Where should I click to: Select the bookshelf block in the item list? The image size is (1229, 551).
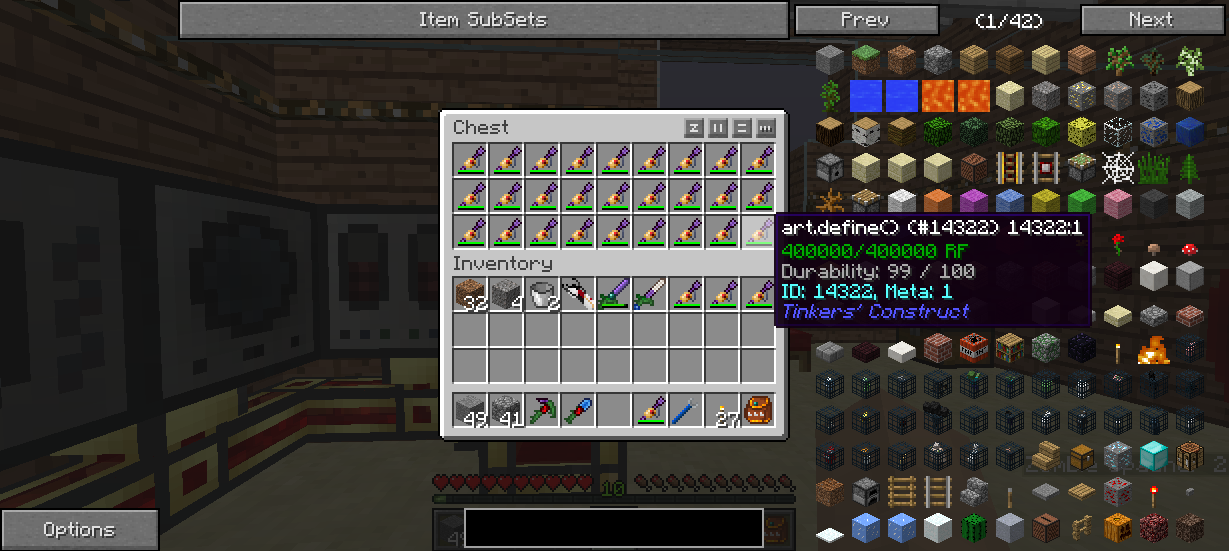coord(1010,349)
